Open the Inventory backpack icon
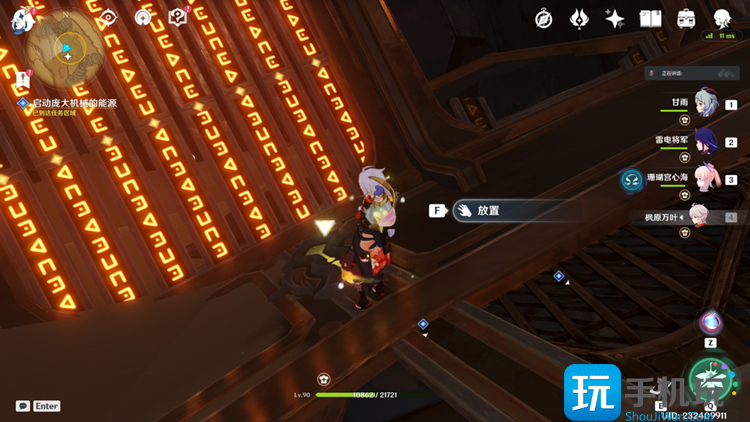 coord(686,19)
